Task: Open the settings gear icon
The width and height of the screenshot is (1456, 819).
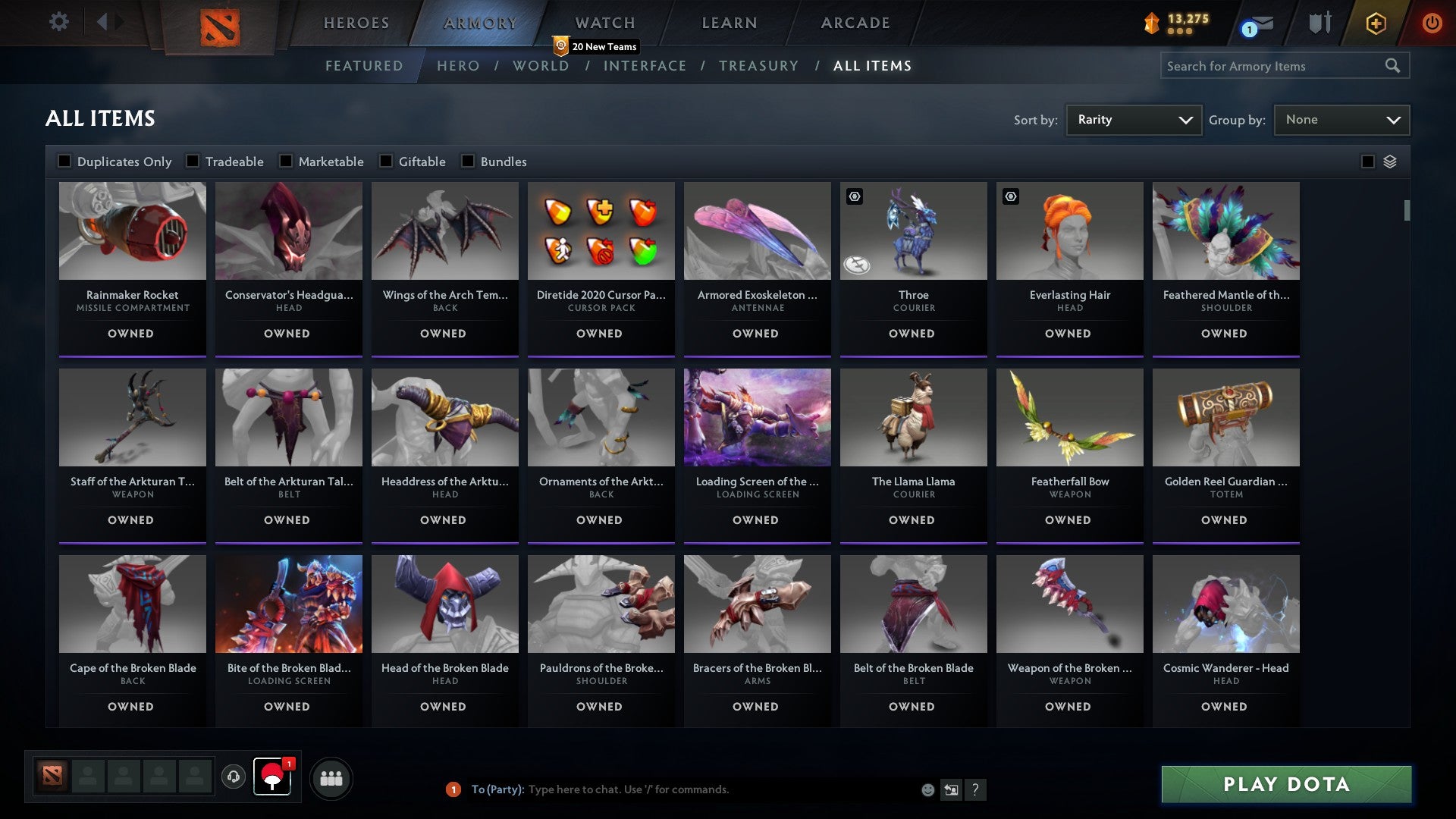Action: [58, 23]
